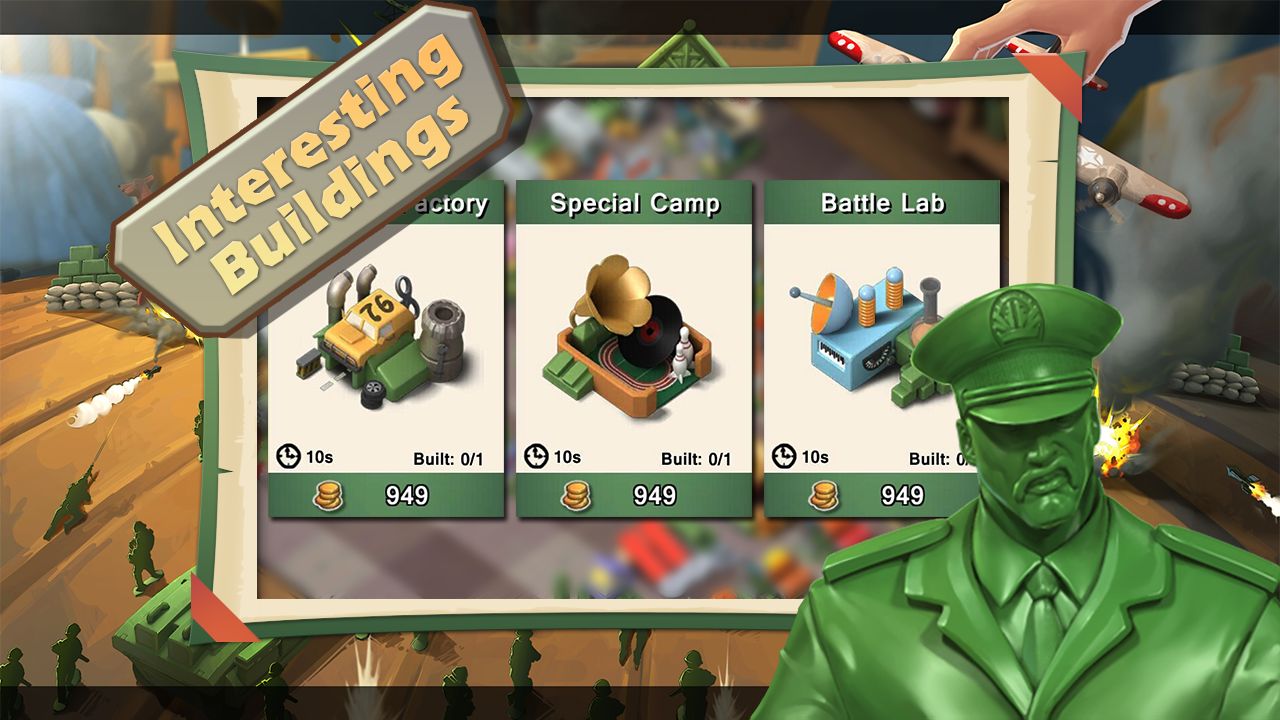The image size is (1280, 720).
Task: Buy Special Camp for 949 coins
Action: pos(634,495)
